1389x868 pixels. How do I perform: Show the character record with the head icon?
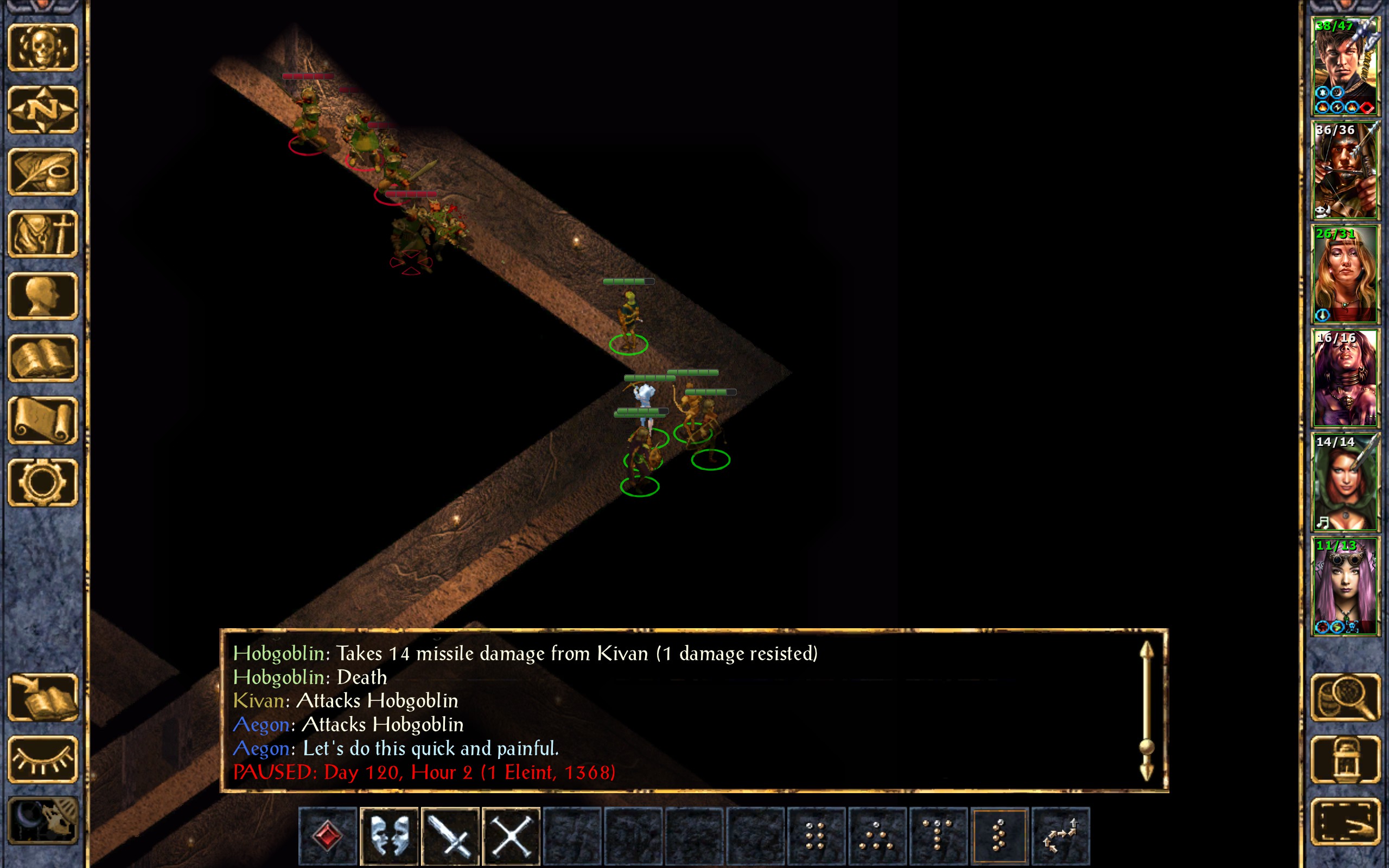(43, 296)
